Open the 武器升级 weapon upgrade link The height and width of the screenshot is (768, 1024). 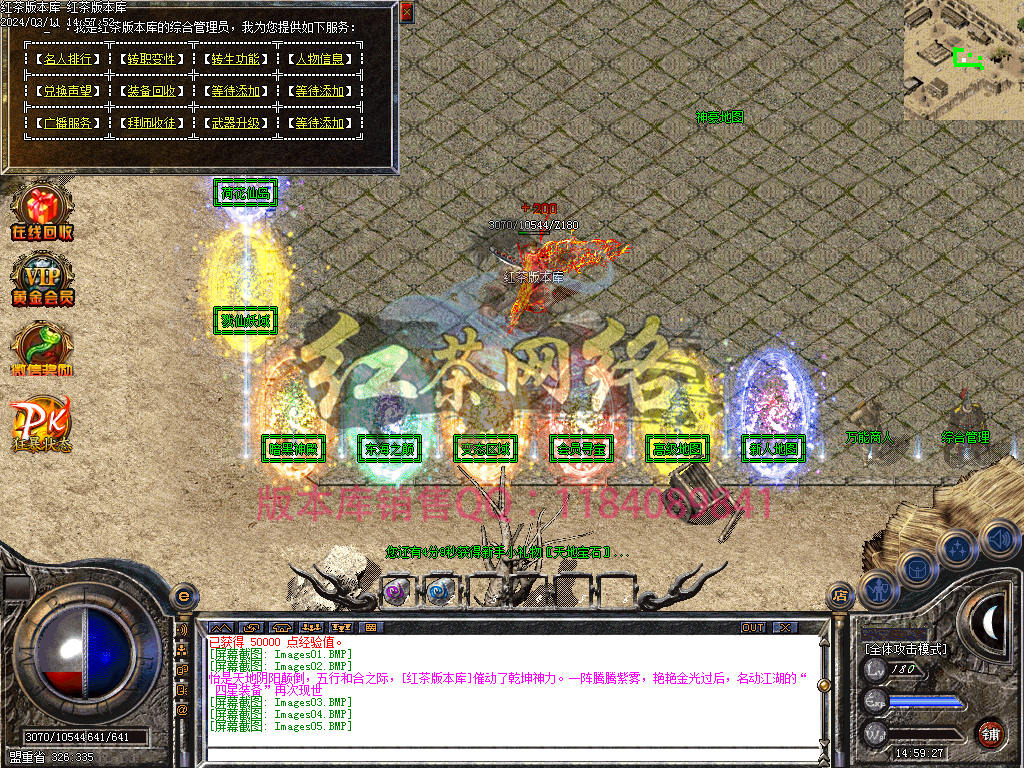pos(235,123)
